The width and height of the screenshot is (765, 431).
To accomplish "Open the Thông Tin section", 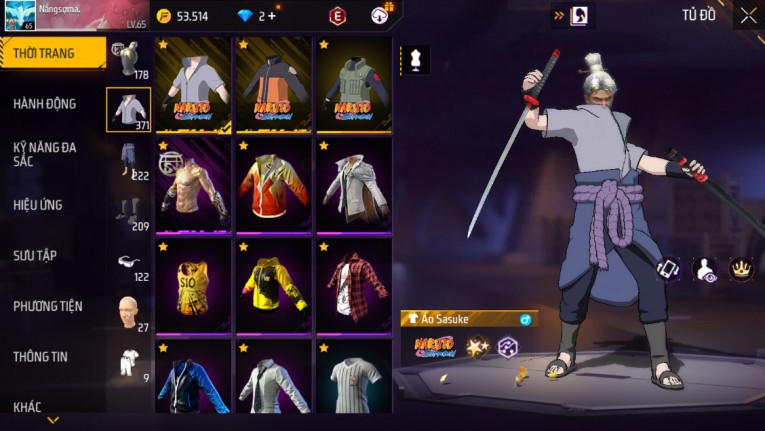I will (x=40, y=357).
